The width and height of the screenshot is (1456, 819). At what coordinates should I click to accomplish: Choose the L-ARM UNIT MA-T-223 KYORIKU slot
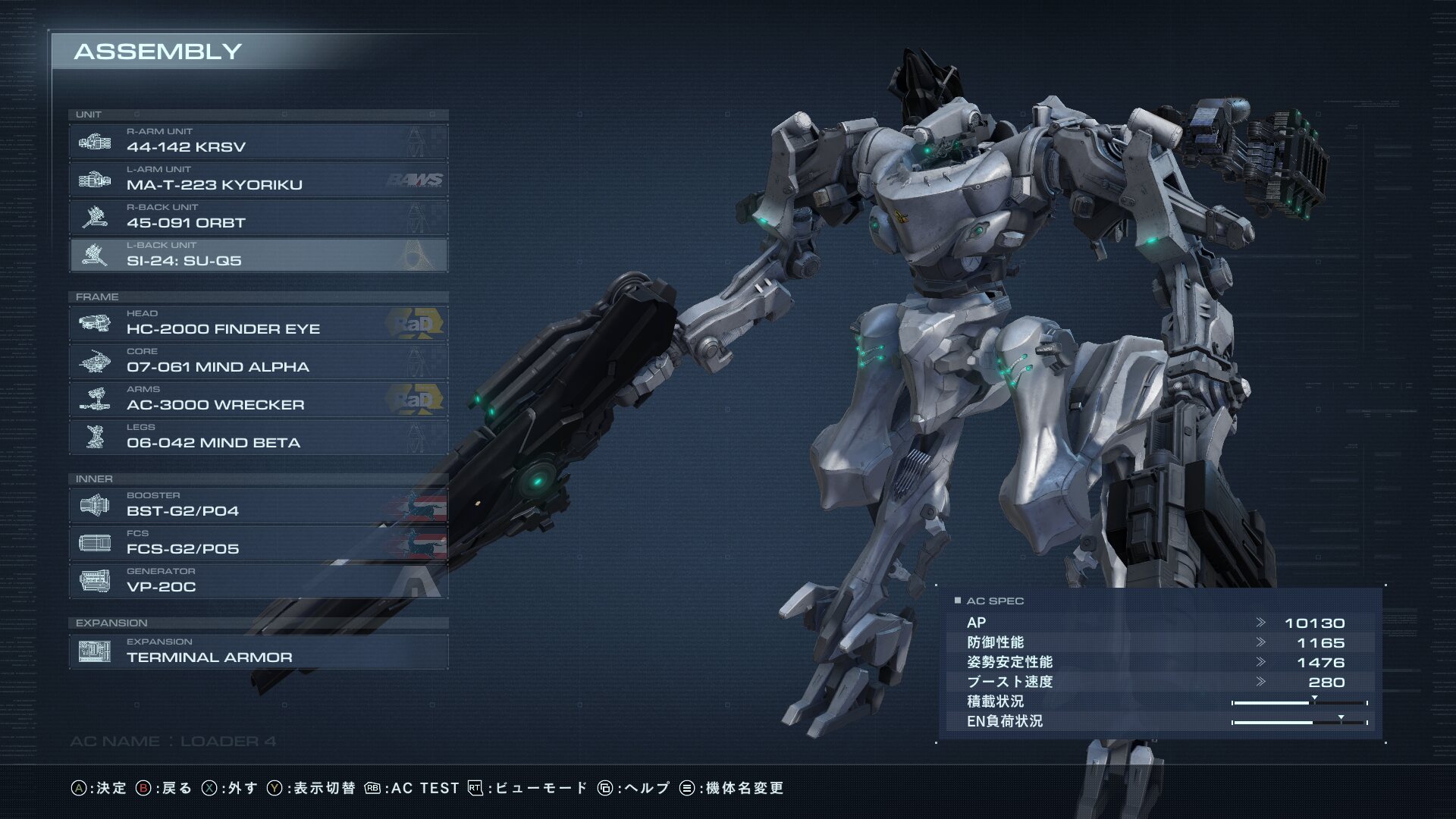[x=258, y=179]
